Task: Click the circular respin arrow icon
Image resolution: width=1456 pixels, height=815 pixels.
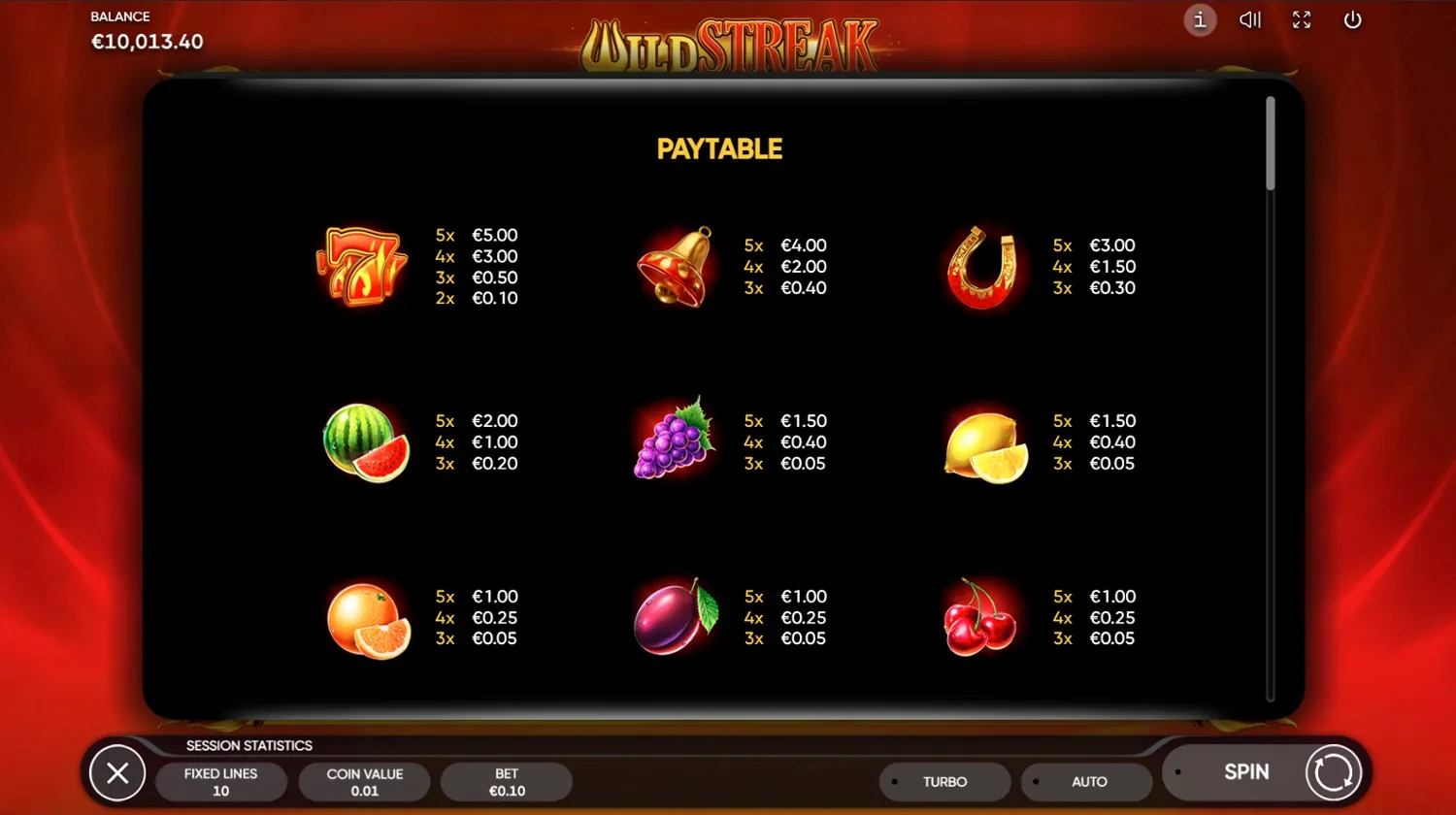Action: tap(1332, 771)
